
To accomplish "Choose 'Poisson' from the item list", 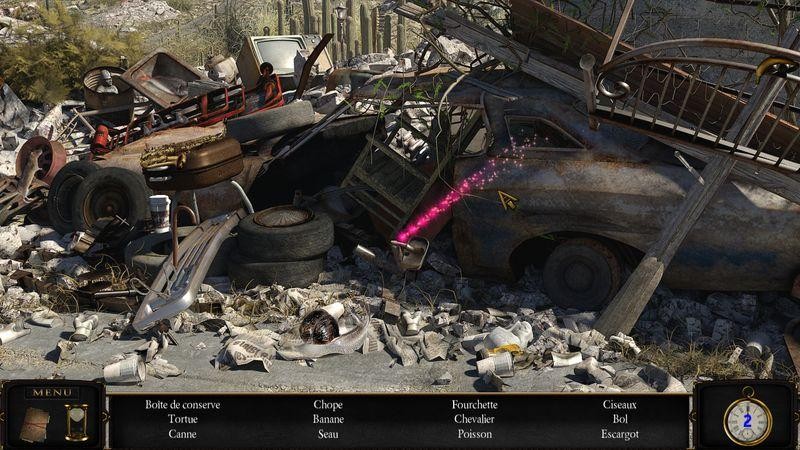I will click(474, 435).
